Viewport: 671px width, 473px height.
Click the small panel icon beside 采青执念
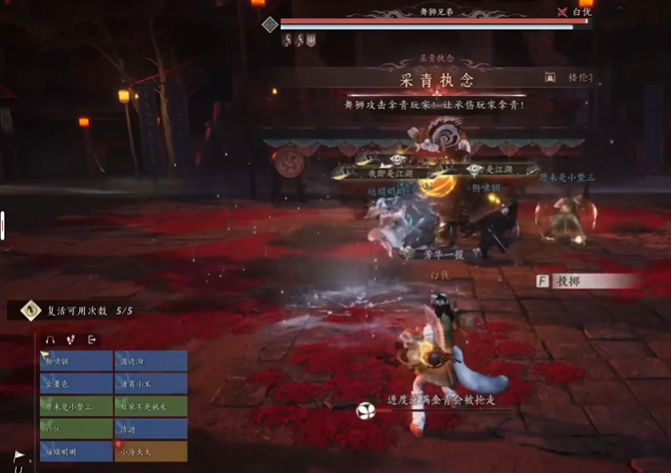tap(549, 77)
